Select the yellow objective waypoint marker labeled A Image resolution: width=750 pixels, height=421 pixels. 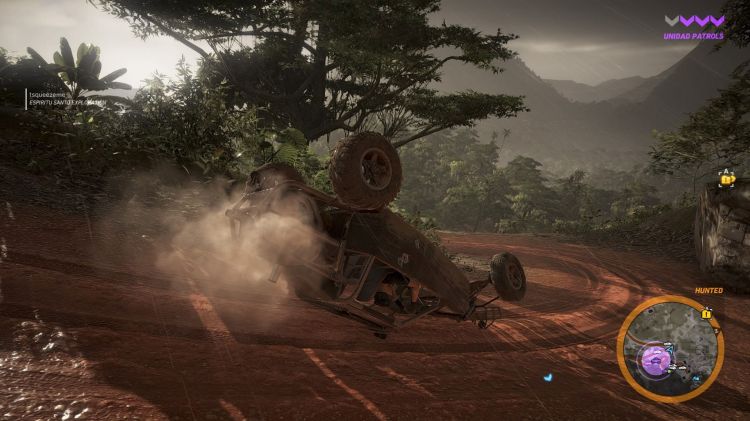(x=727, y=179)
